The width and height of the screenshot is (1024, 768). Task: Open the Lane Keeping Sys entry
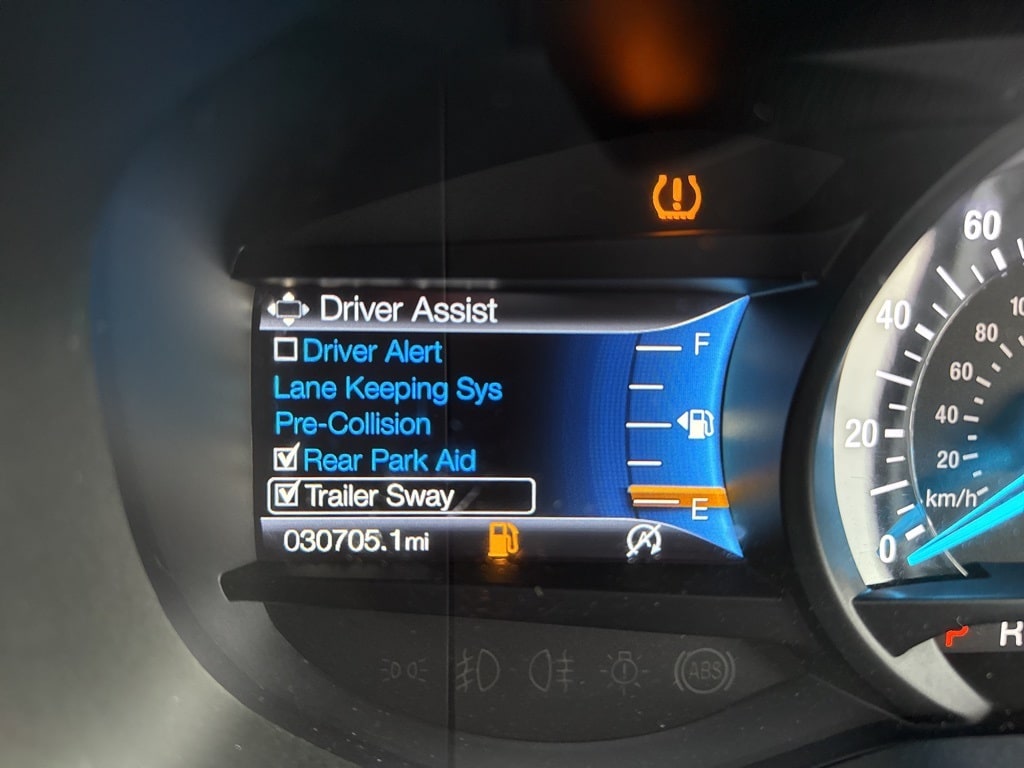coord(387,388)
